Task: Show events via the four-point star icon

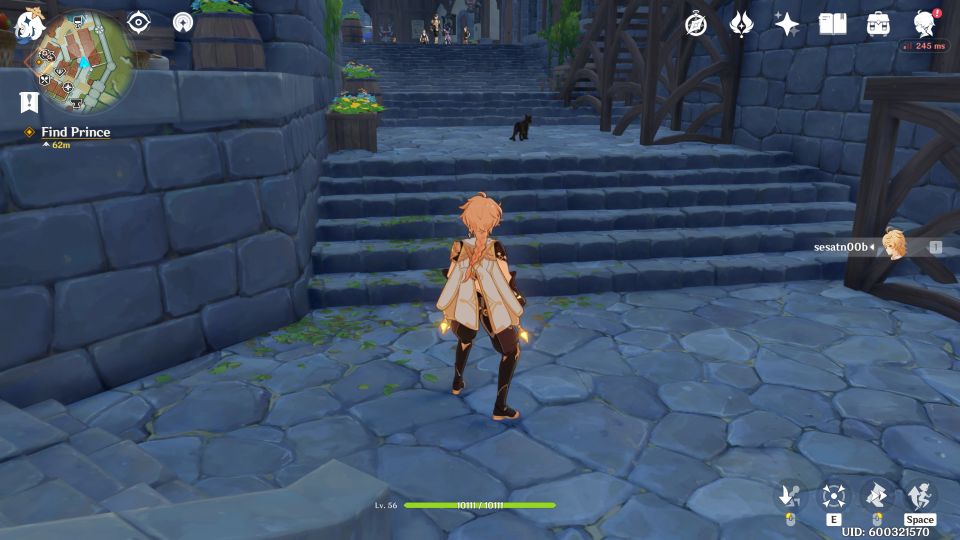Action: [x=787, y=24]
